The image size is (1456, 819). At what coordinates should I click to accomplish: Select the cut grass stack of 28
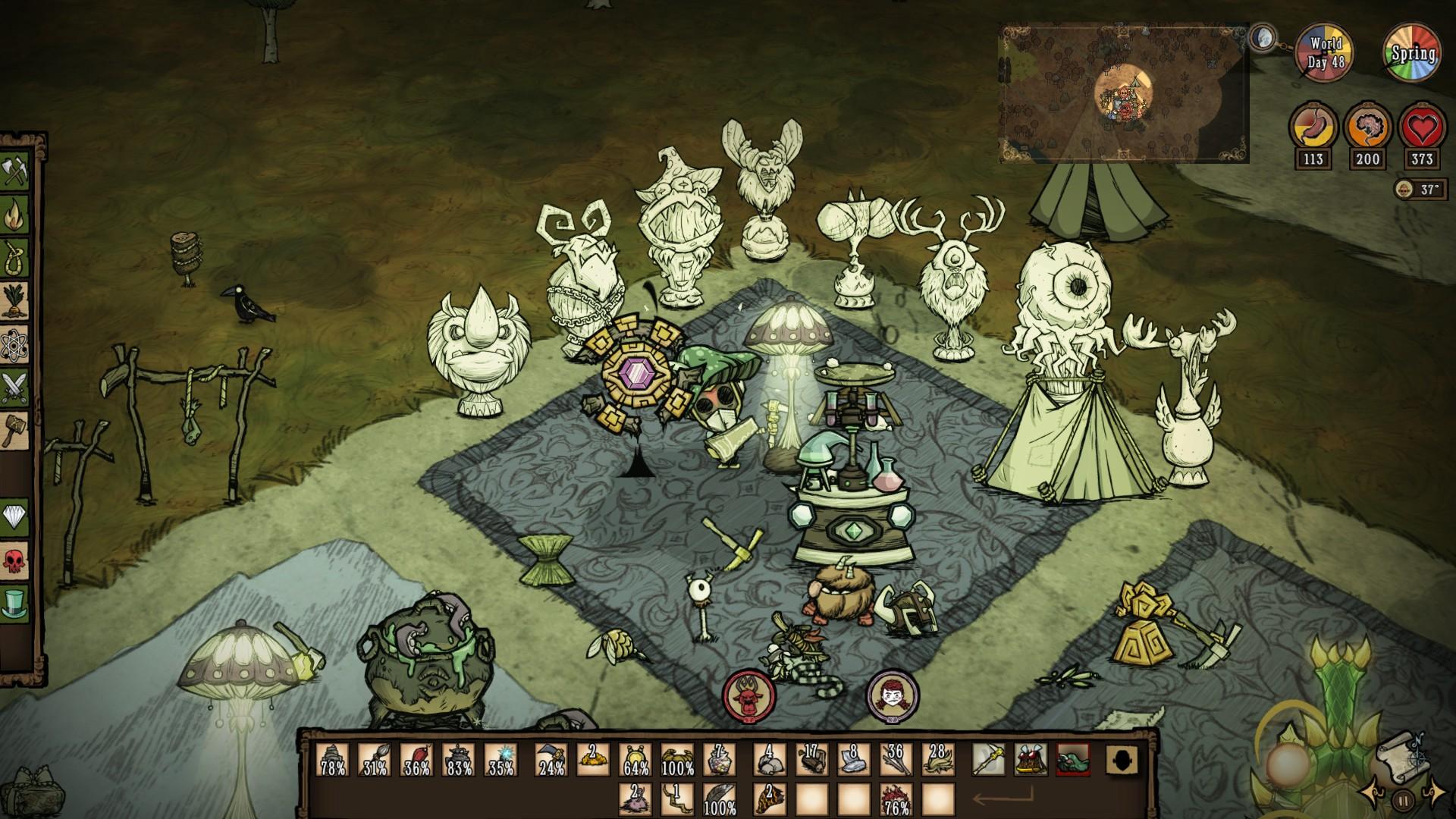937,758
